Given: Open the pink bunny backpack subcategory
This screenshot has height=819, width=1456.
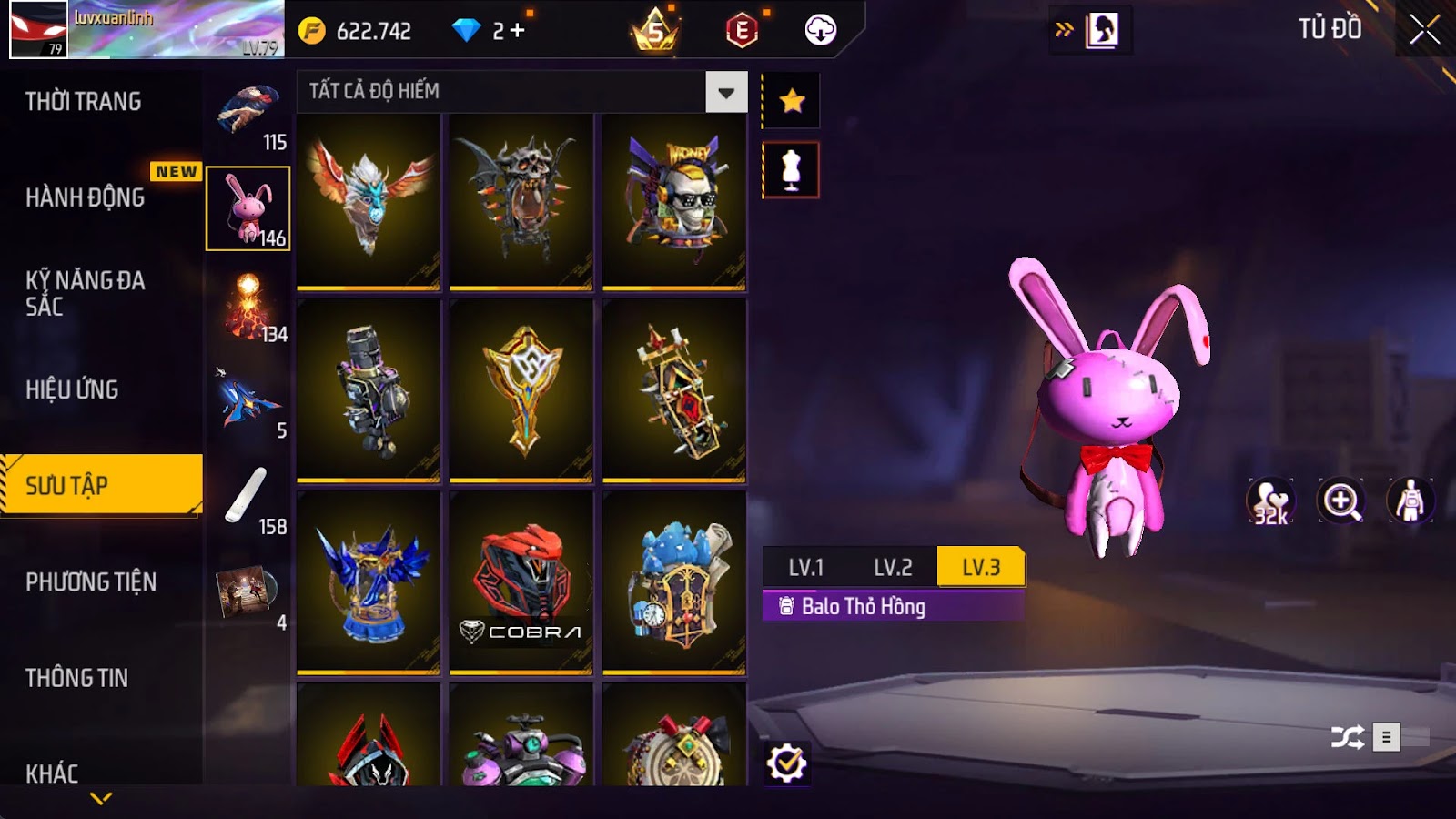Looking at the screenshot, I should coord(248,208).
